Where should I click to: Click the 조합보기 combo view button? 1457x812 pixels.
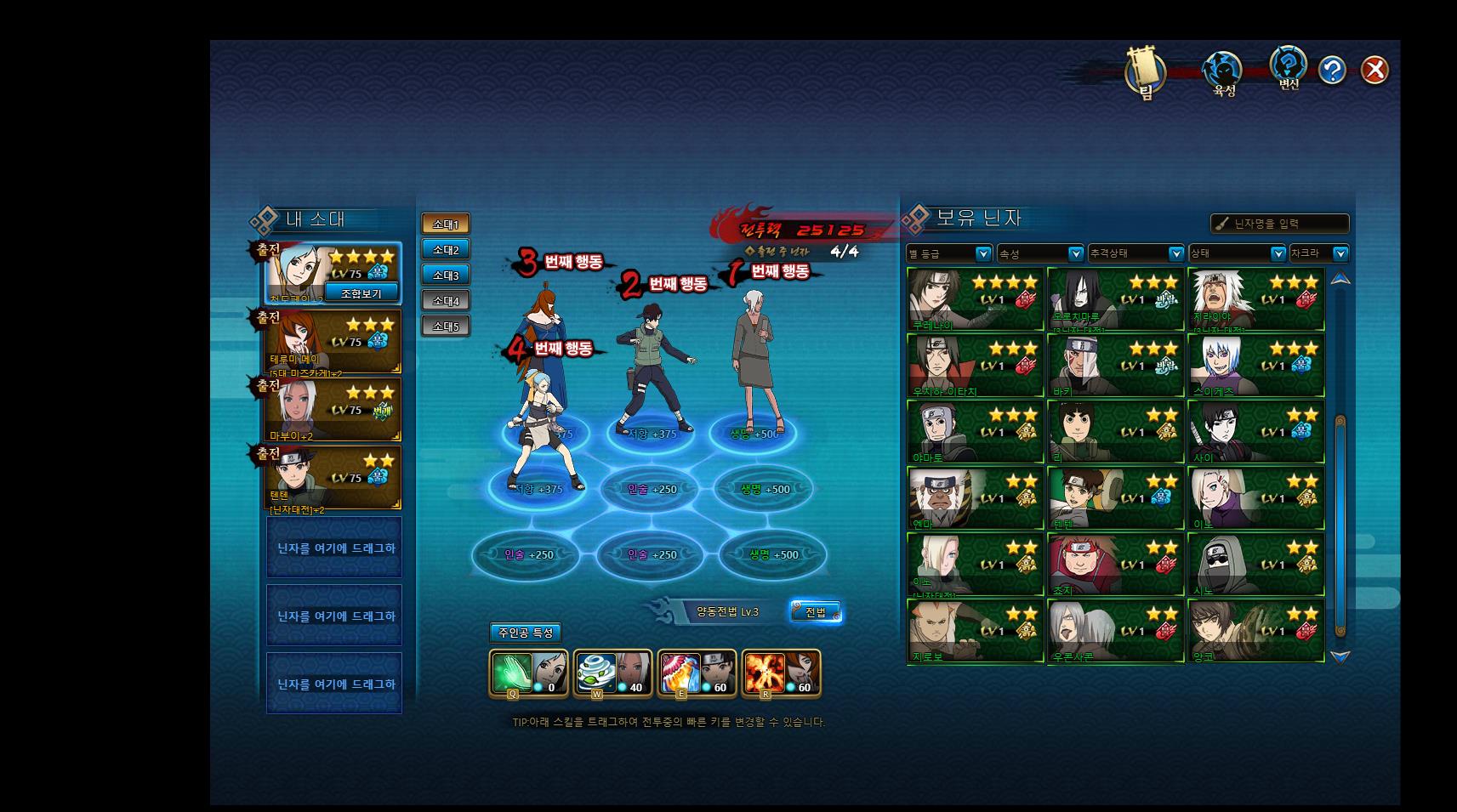[361, 293]
